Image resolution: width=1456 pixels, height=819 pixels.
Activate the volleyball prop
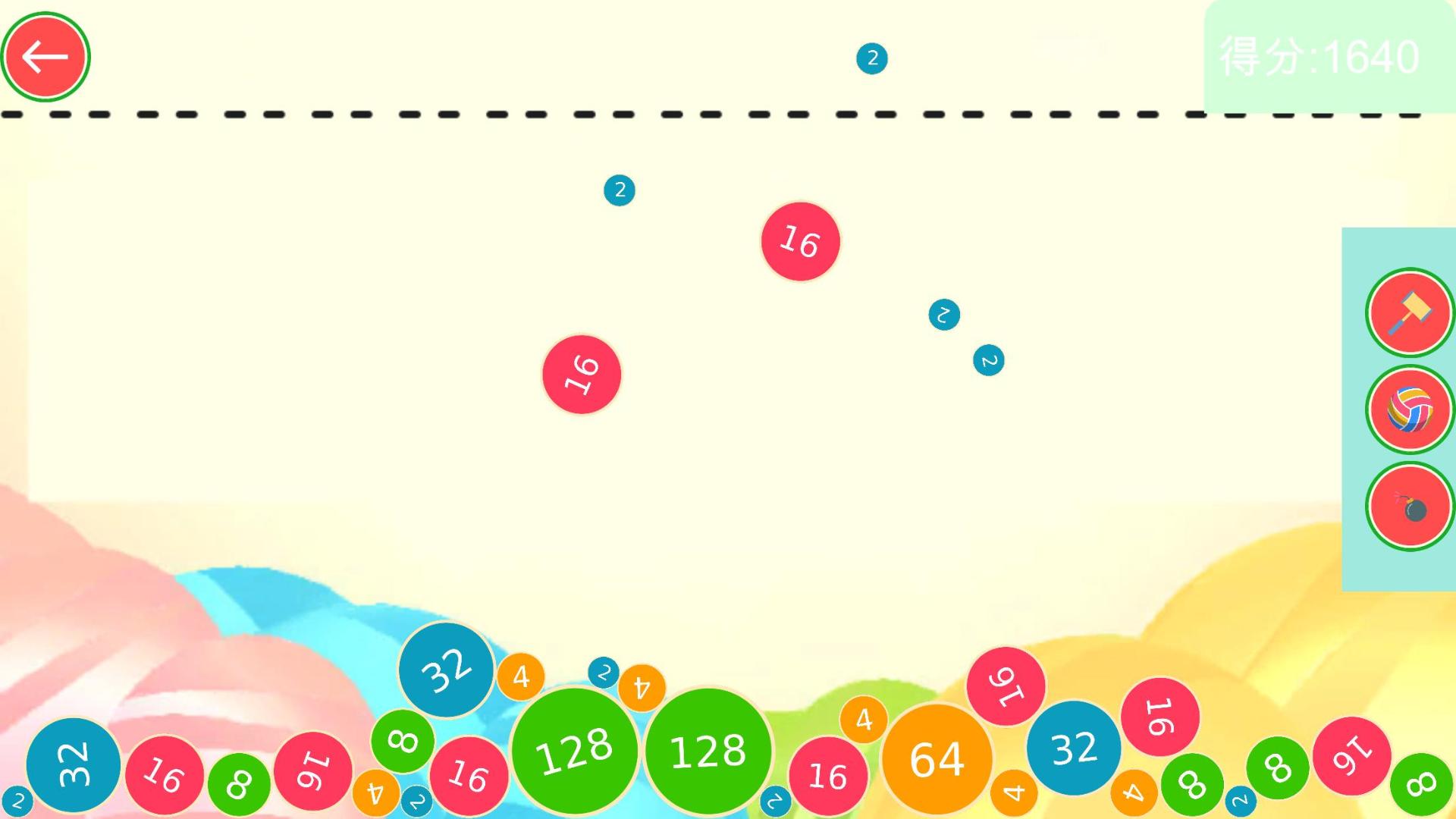tap(1409, 409)
